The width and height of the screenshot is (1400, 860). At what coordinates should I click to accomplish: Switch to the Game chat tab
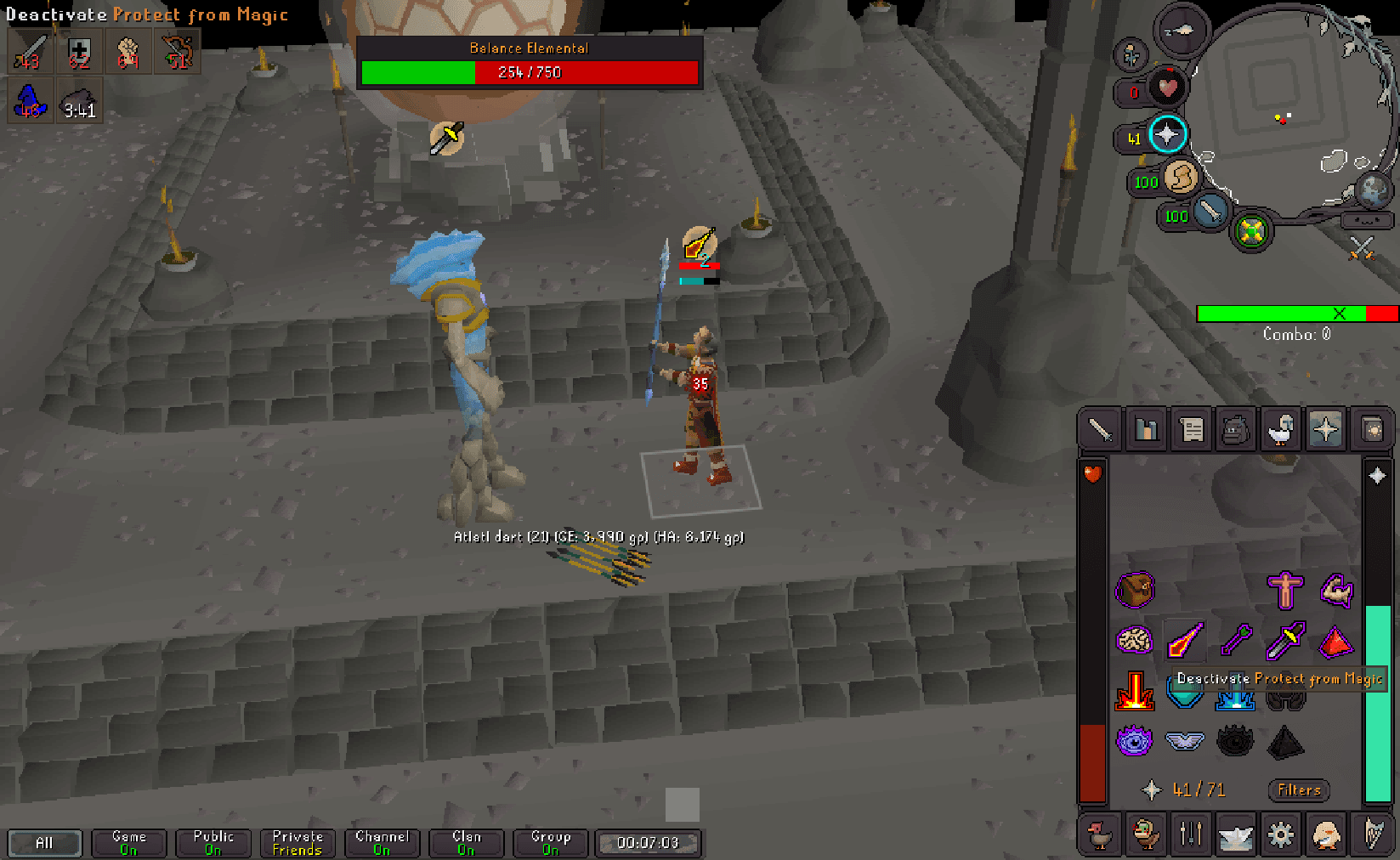click(x=128, y=843)
